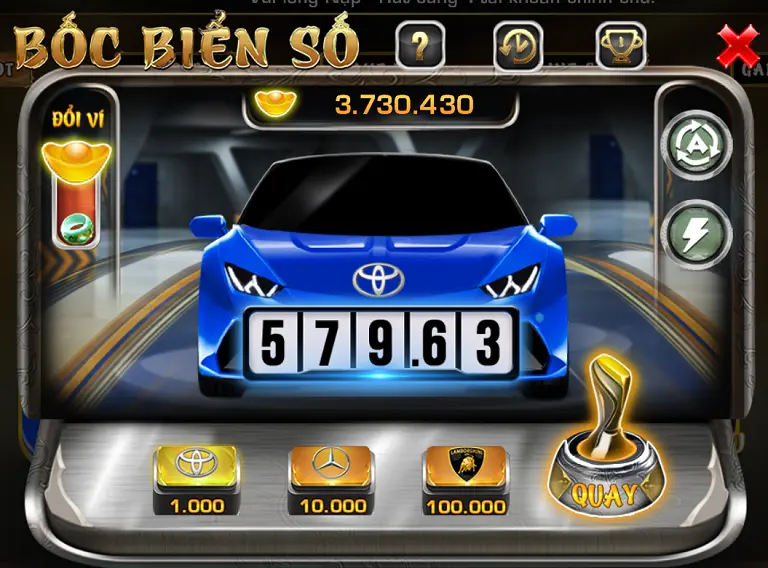Open the trophy leaderboard button
Image resolution: width=768 pixels, height=568 pixels.
pyautogui.click(x=620, y=45)
